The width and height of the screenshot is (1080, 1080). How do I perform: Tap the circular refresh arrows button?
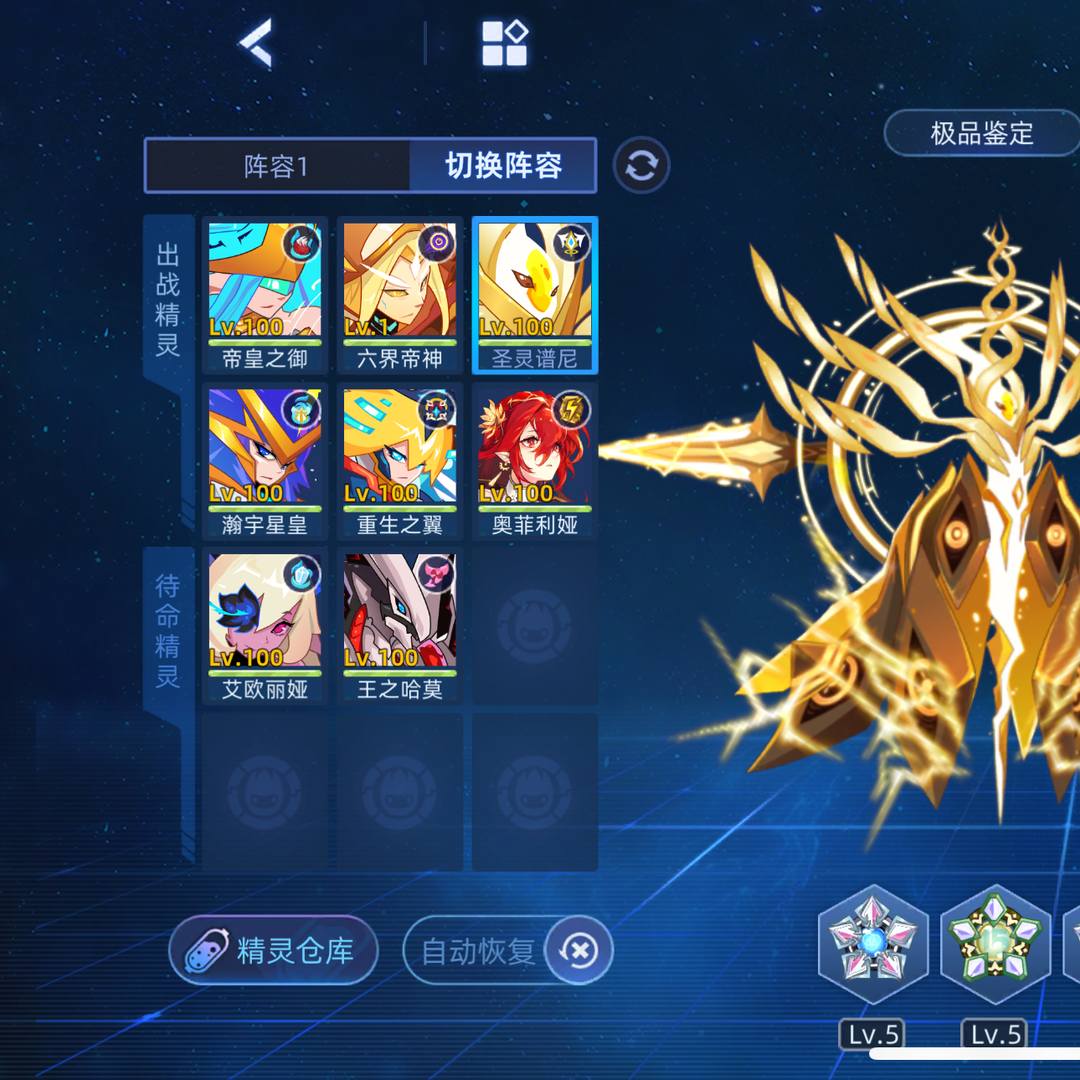coord(641,166)
